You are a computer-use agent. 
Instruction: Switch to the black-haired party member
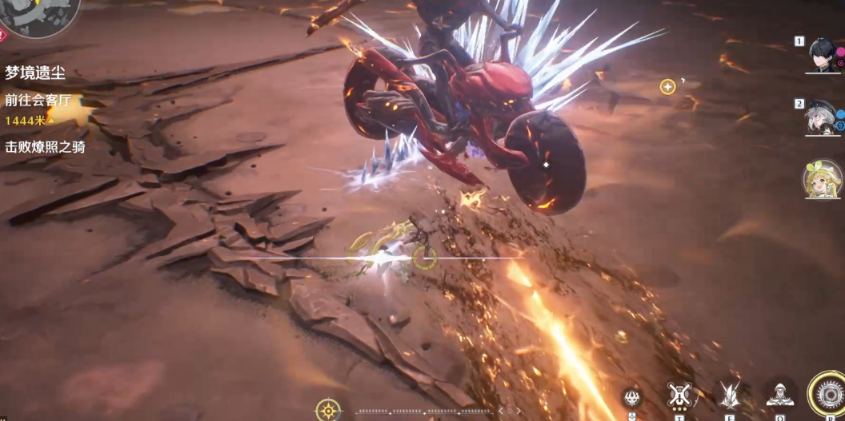pyautogui.click(x=822, y=55)
